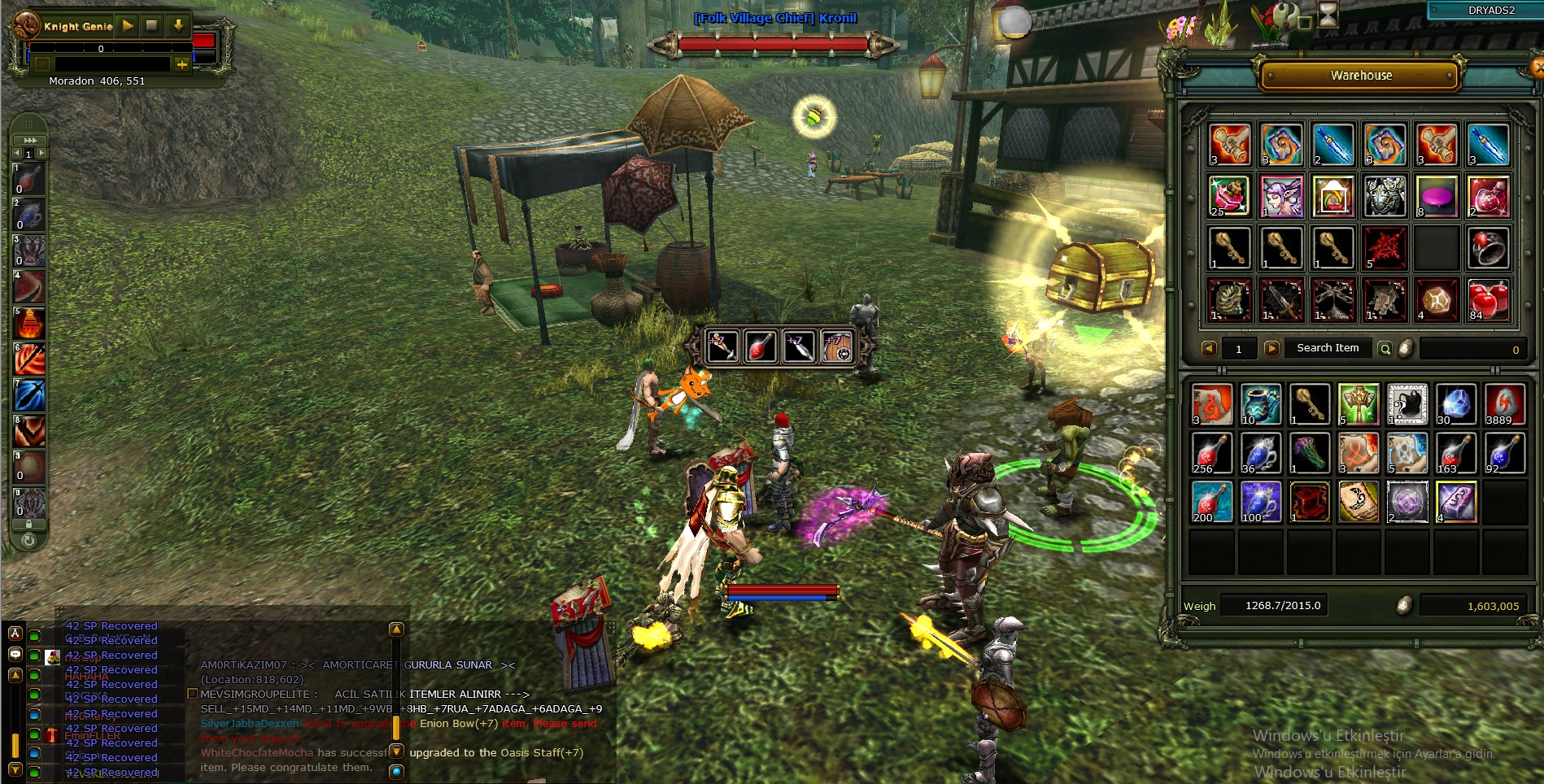Switch to the next skill bar page
This screenshot has width=1544, height=784.
click(x=42, y=153)
